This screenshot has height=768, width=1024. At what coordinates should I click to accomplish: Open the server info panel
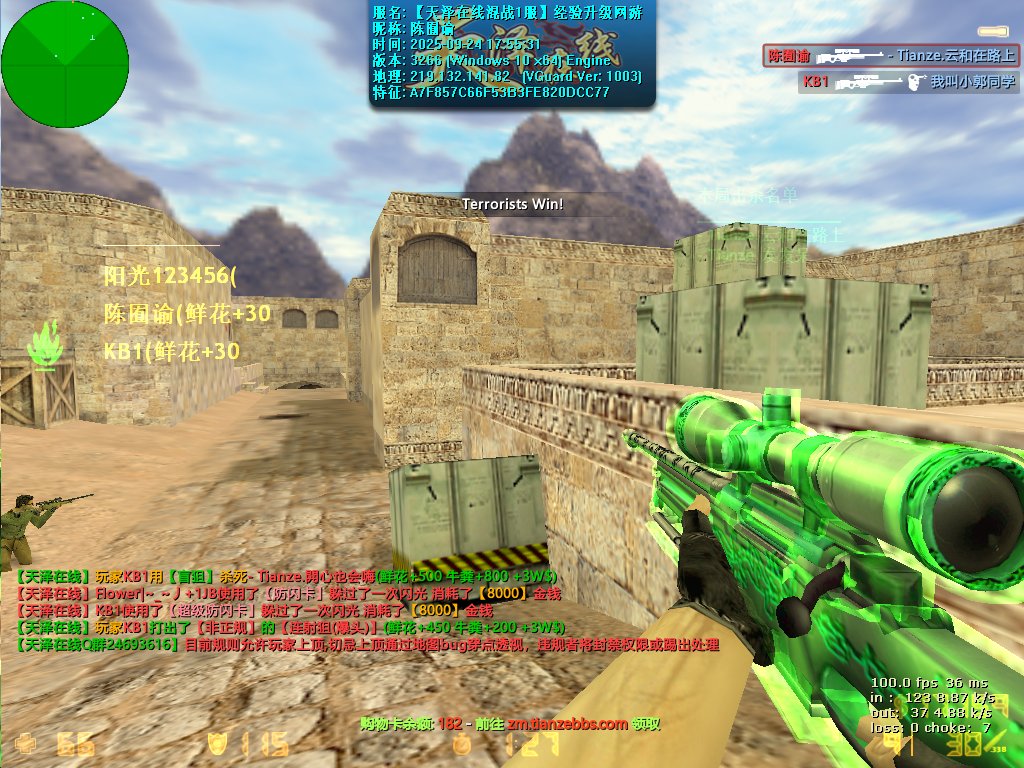tap(513, 54)
